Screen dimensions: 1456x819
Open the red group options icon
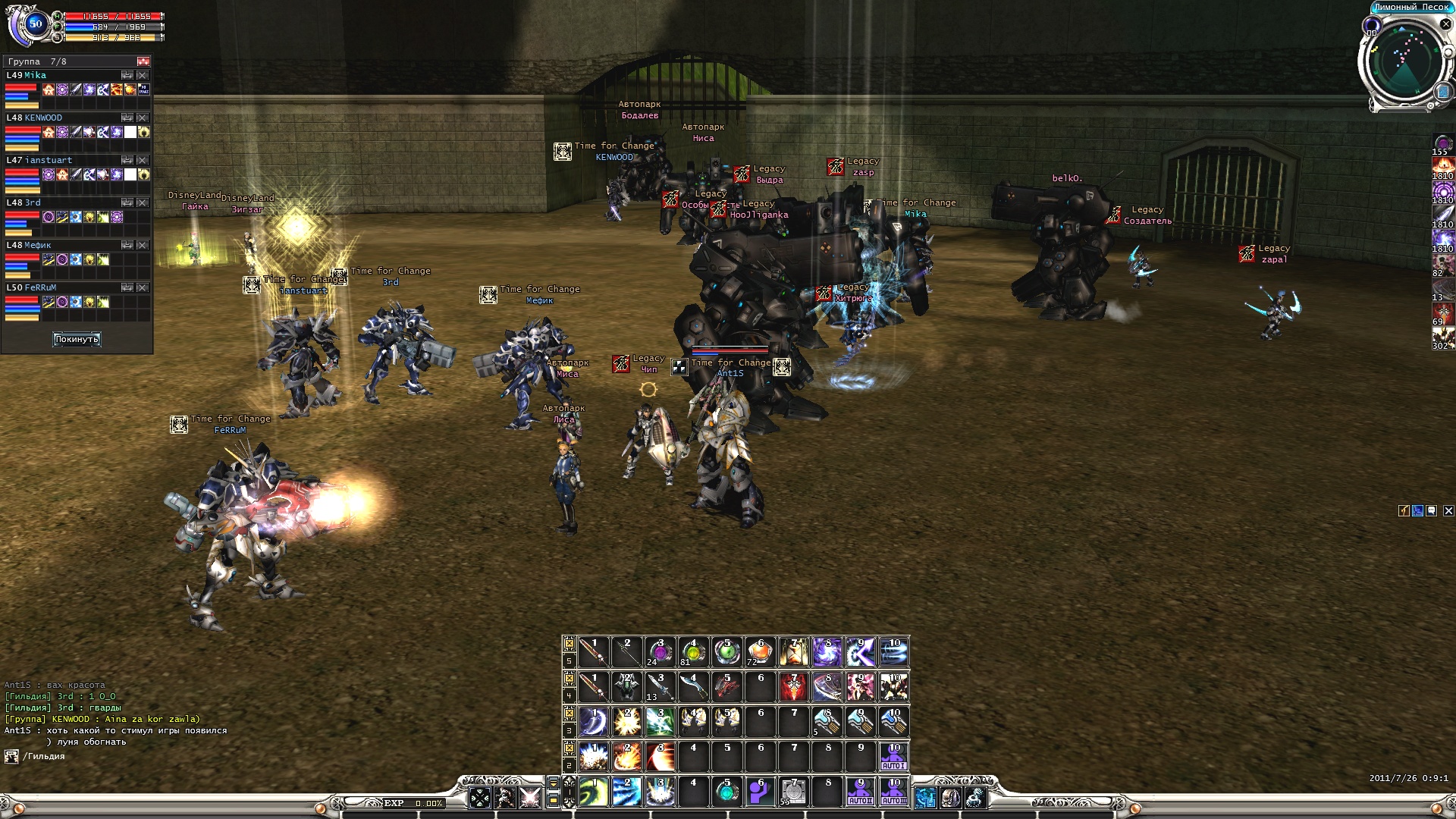pyautogui.click(x=143, y=61)
